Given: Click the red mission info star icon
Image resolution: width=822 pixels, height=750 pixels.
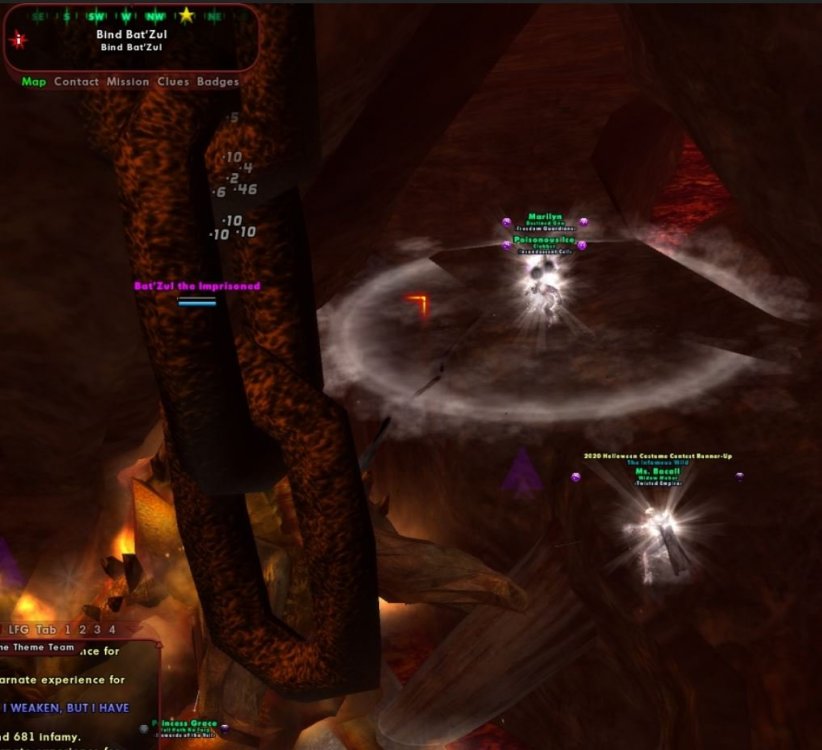Looking at the screenshot, I should 18,40.
